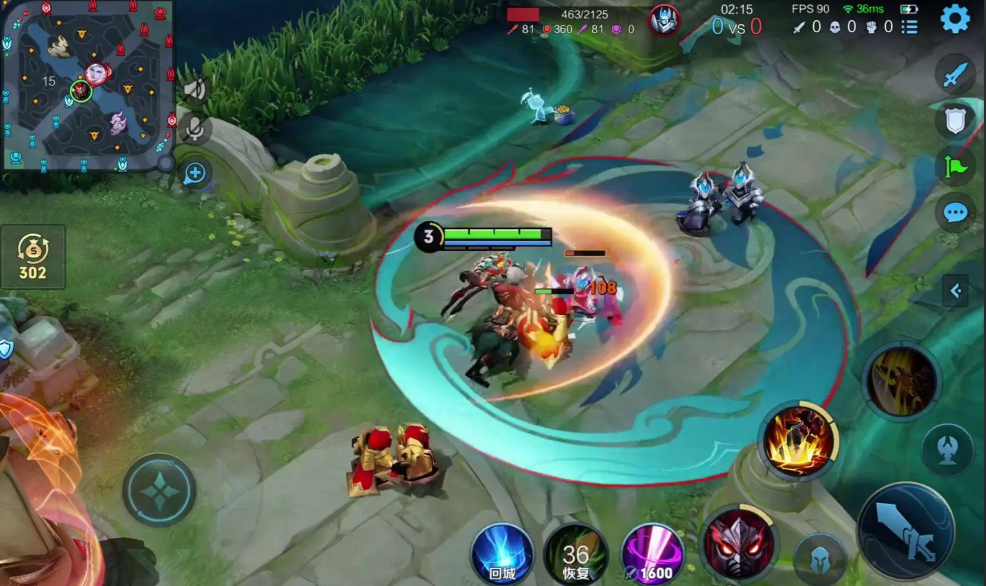Toggle the microphone voice chat button

point(195,129)
